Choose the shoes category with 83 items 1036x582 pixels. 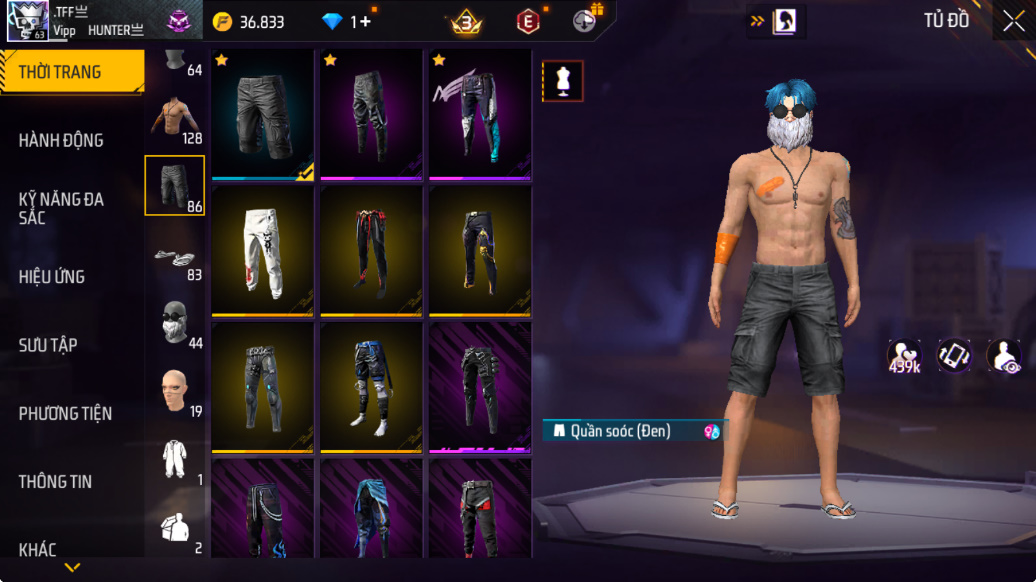point(175,260)
